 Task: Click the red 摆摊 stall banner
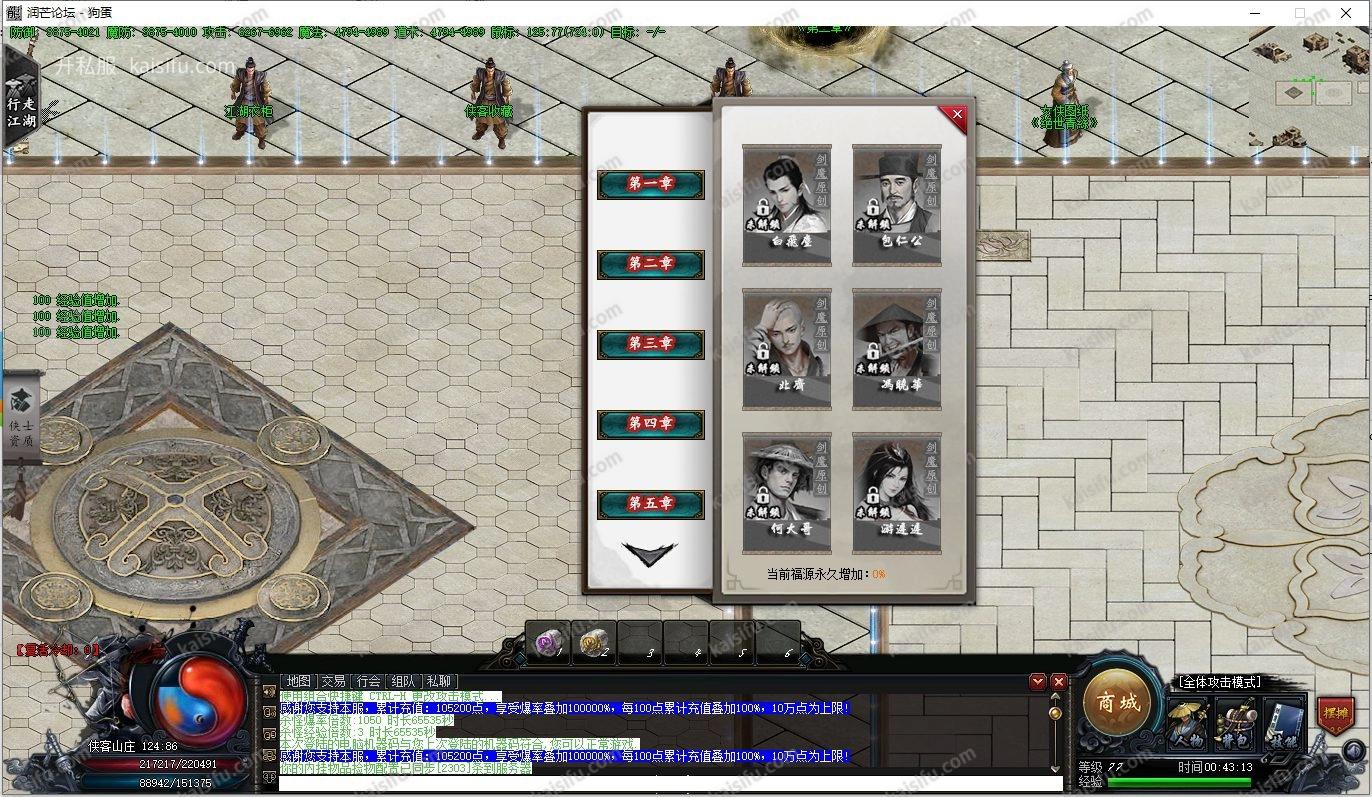1334,714
